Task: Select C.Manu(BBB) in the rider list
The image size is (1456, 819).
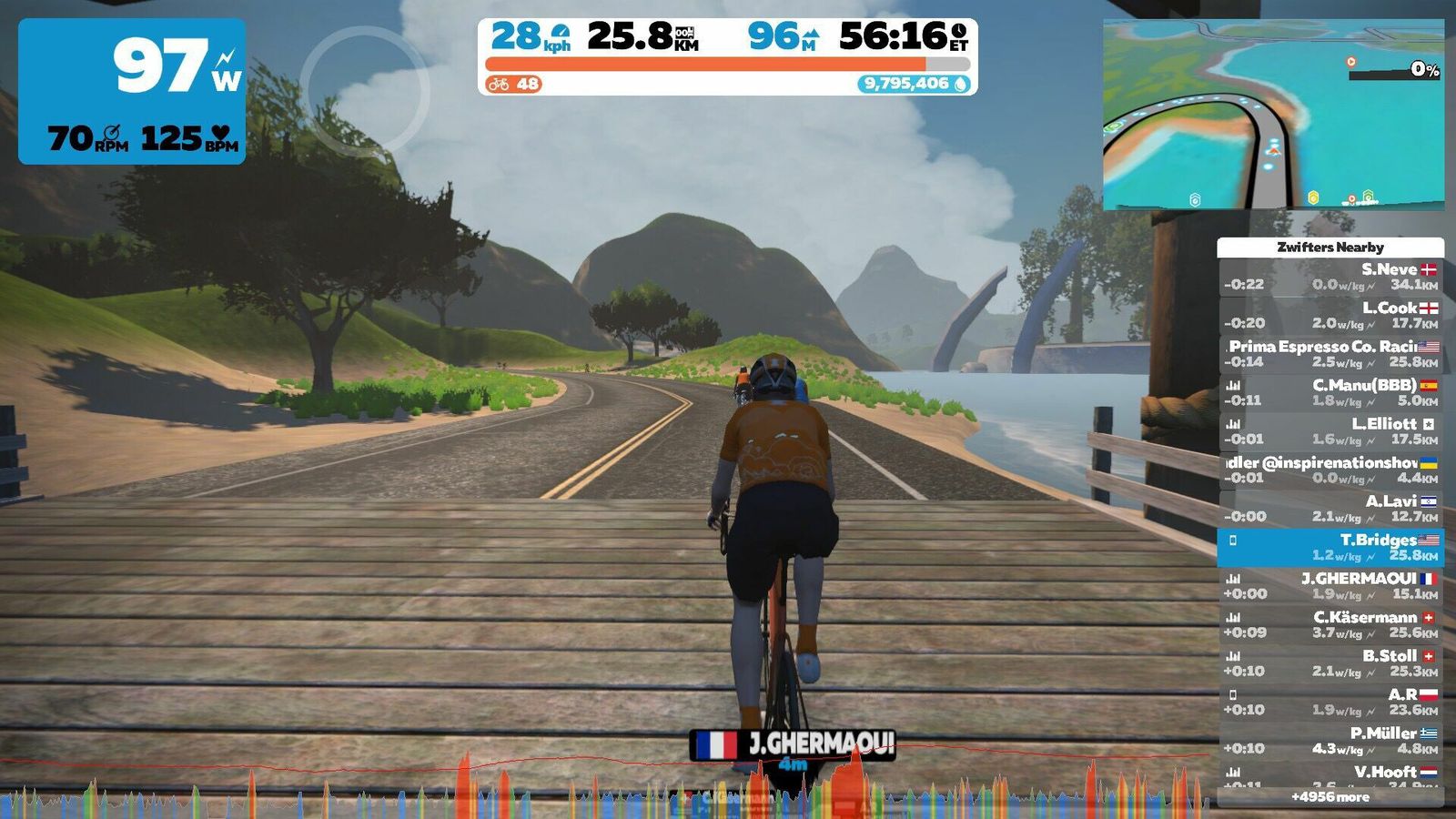Action: [1330, 392]
